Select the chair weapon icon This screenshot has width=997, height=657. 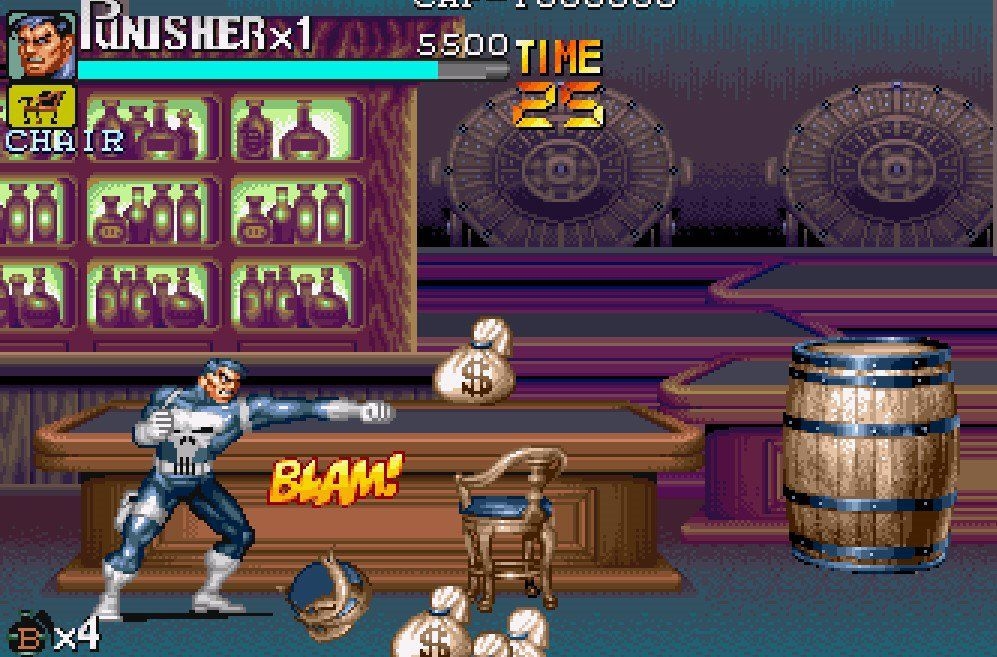click(41, 106)
